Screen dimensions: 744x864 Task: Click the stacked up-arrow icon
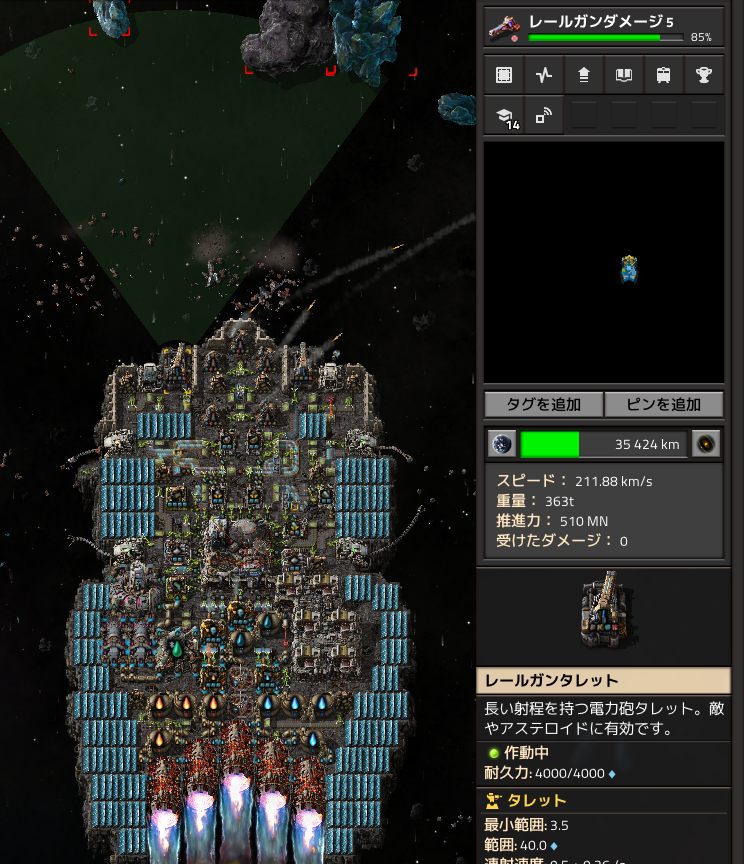pyautogui.click(x=584, y=75)
